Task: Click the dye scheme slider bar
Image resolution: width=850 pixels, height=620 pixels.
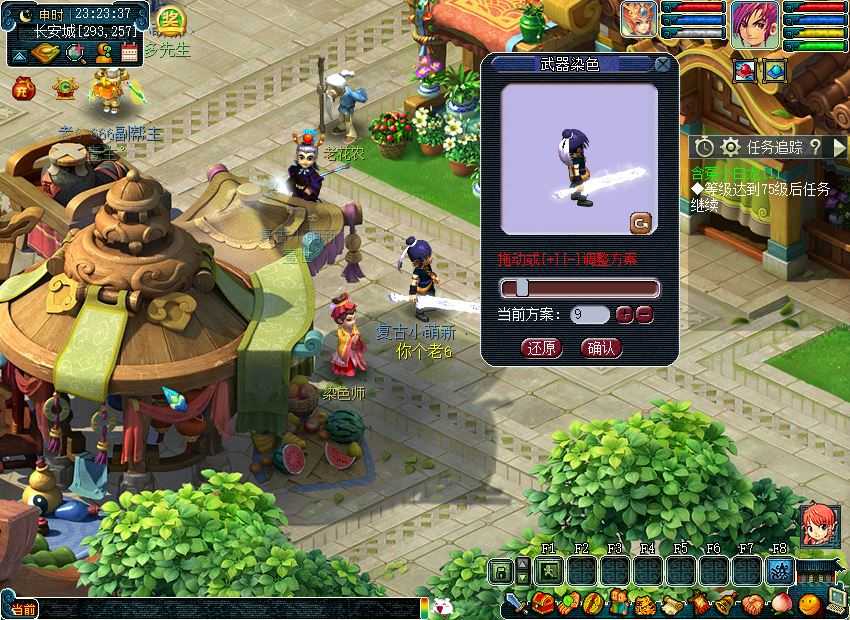Action: pyautogui.click(x=580, y=288)
